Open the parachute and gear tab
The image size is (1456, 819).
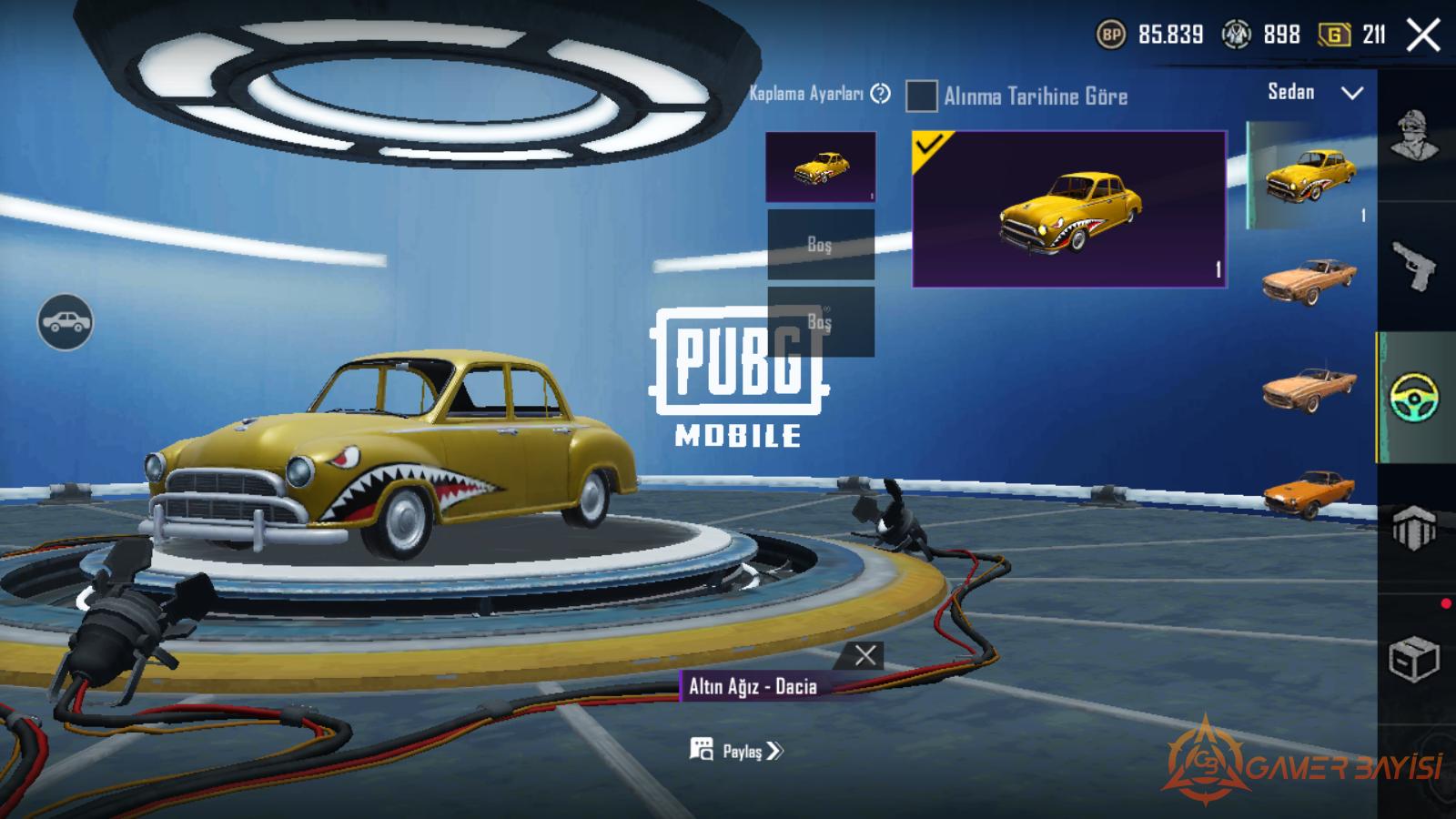coord(1415,528)
